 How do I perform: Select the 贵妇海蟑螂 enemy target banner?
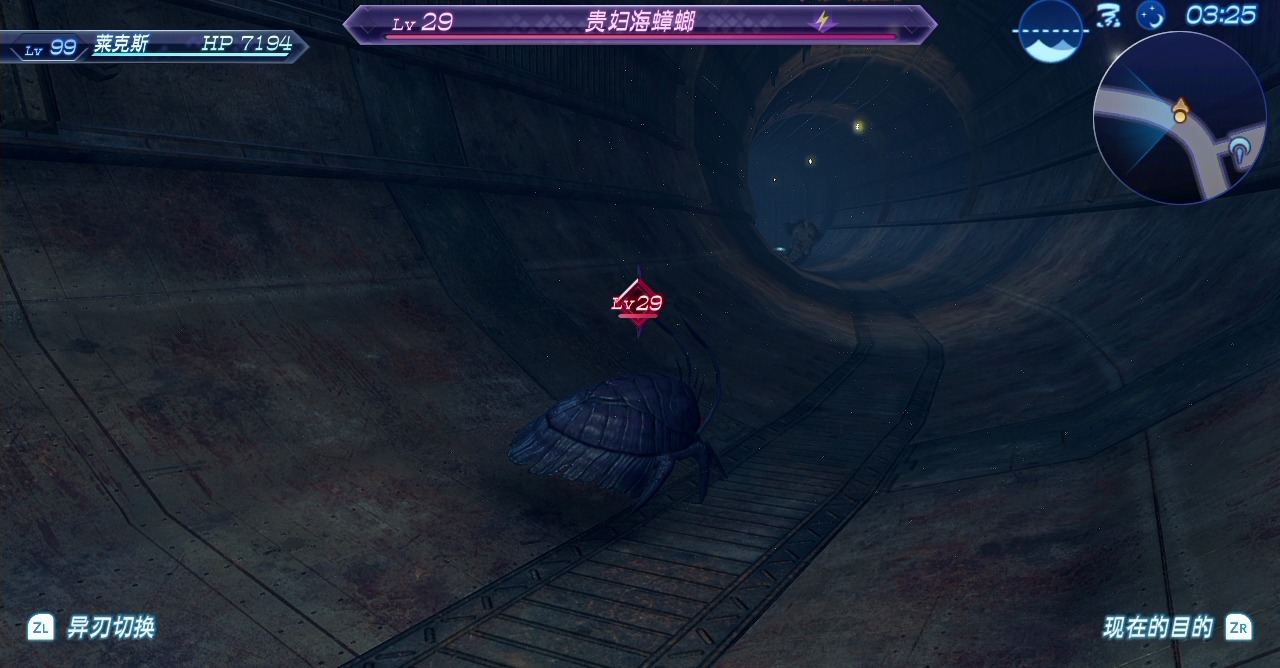pyautogui.click(x=640, y=24)
